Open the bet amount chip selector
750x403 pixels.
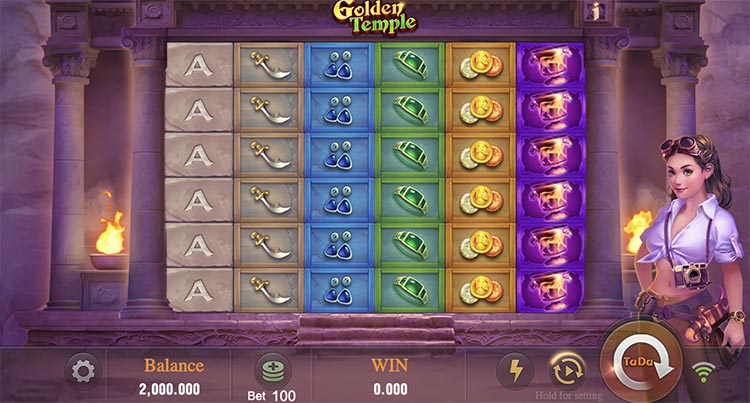coord(272,369)
